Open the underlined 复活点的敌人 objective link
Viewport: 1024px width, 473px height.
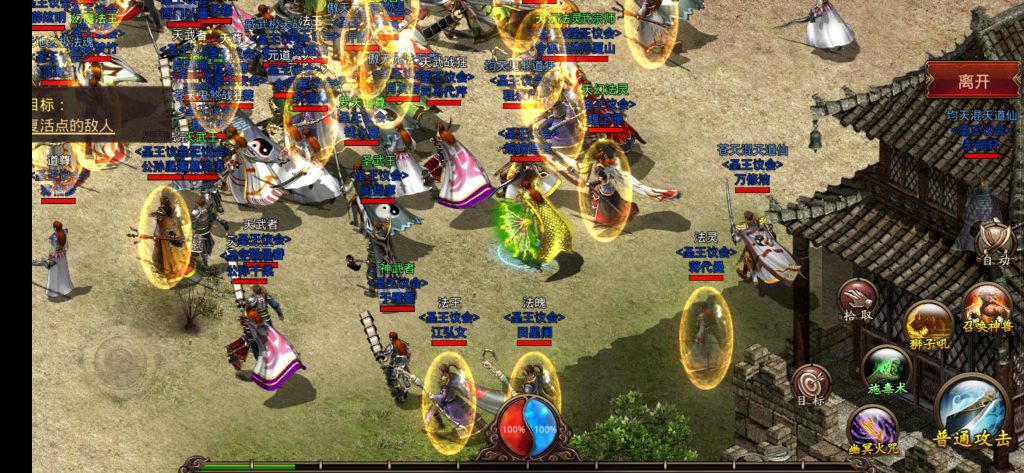tap(73, 127)
